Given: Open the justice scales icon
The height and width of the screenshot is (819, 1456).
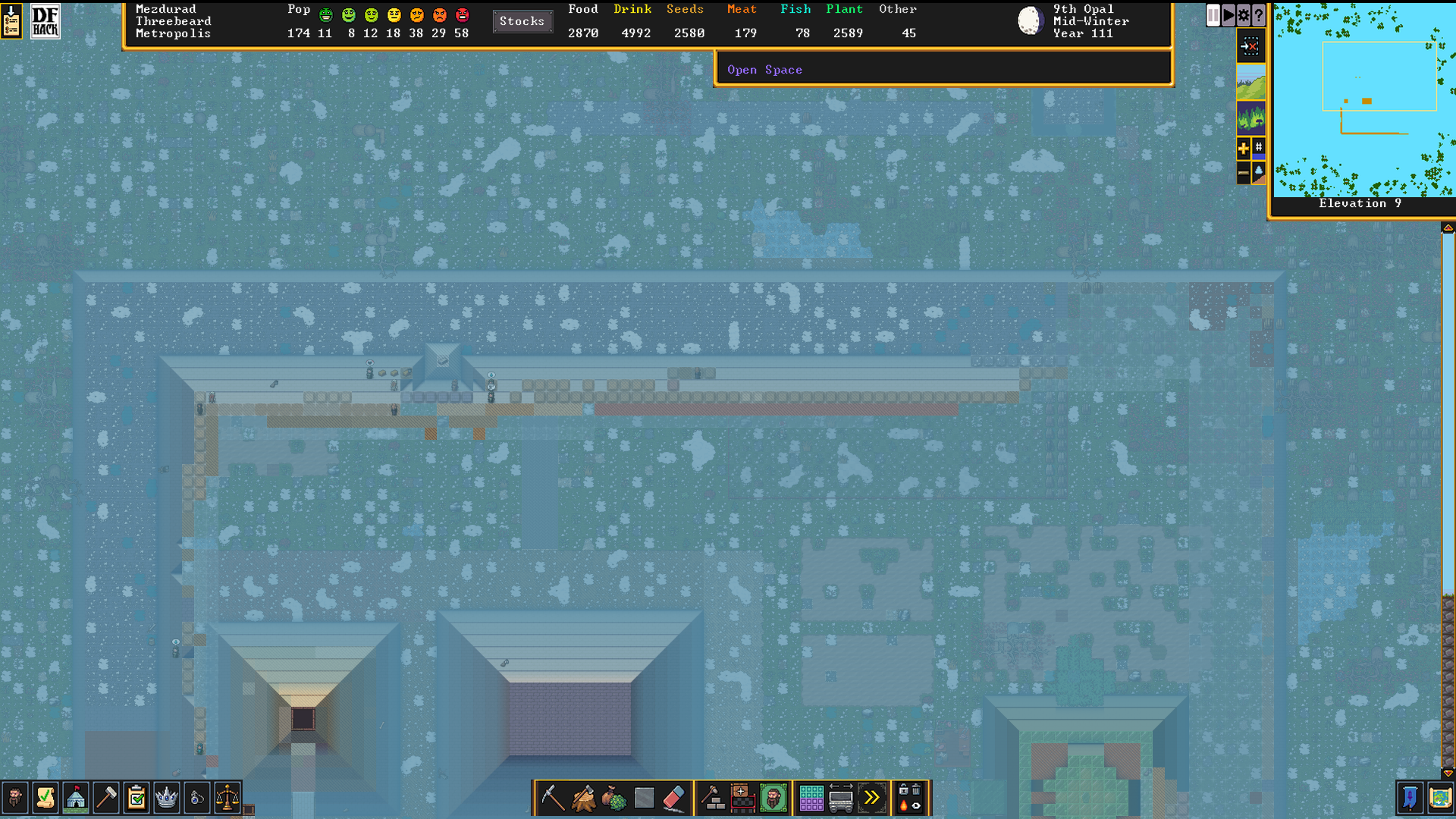Looking at the screenshot, I should [x=227, y=798].
